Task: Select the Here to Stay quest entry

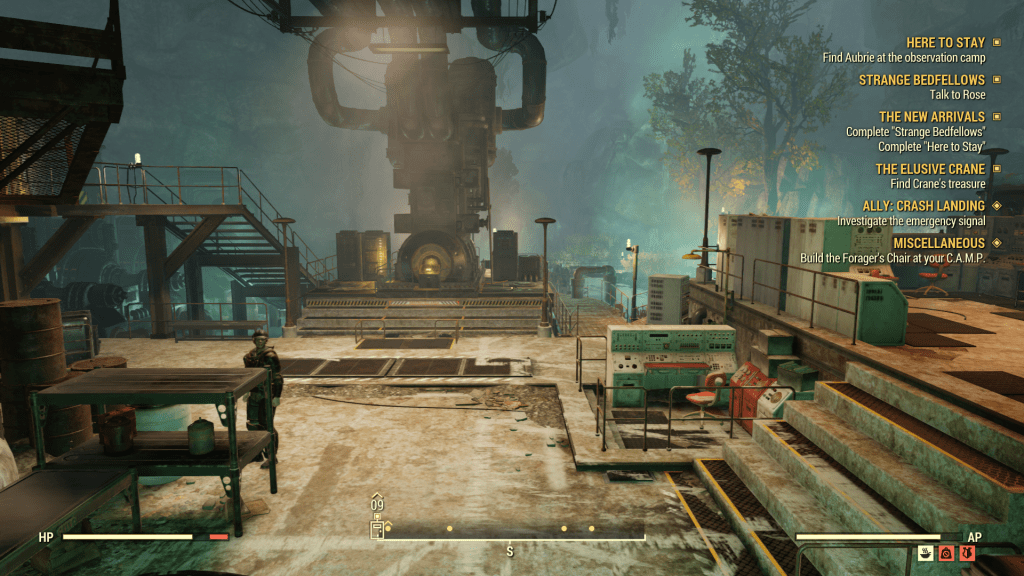Action: pos(945,43)
